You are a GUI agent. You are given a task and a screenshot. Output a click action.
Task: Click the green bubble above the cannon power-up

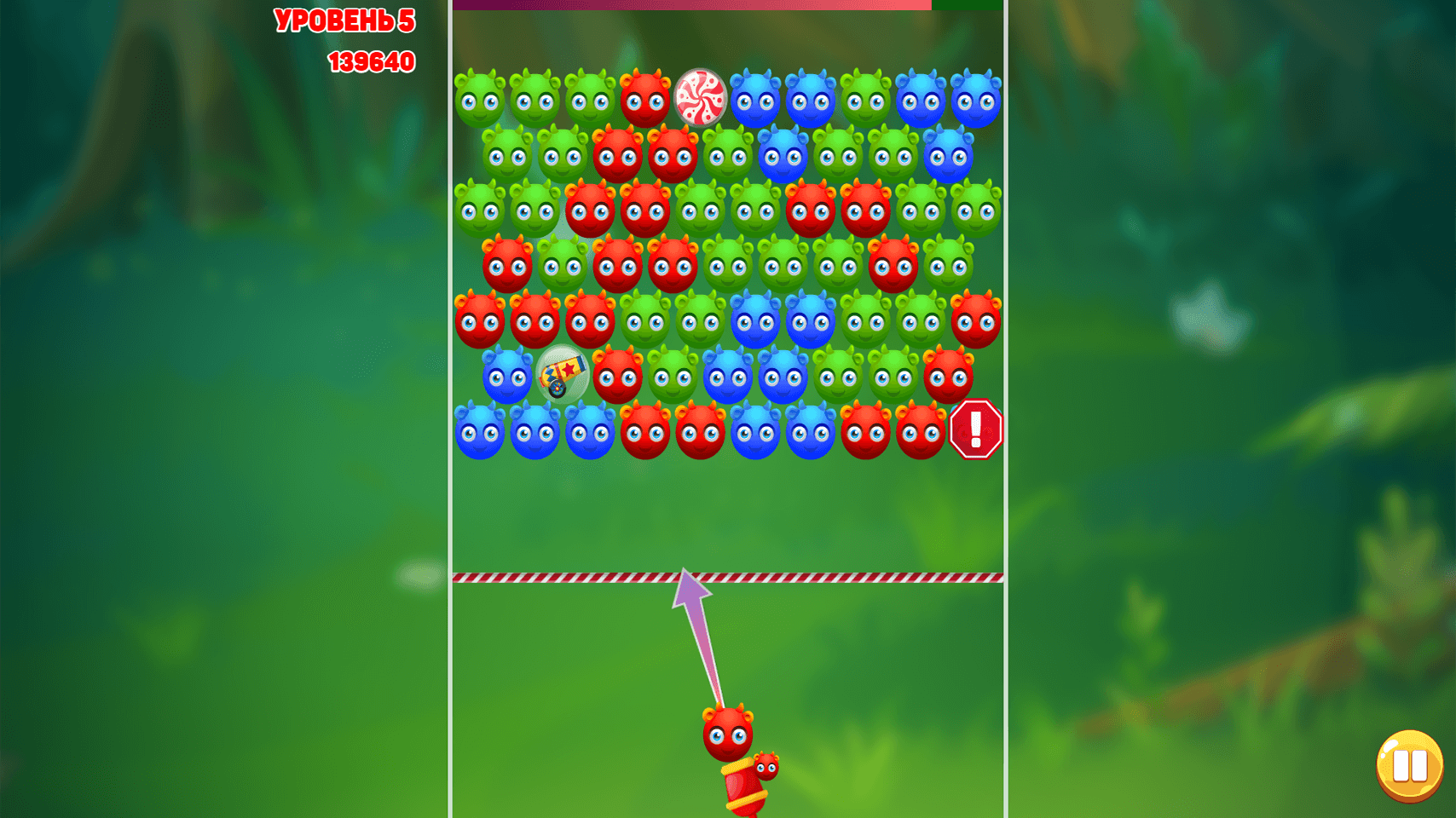[x=563, y=264]
